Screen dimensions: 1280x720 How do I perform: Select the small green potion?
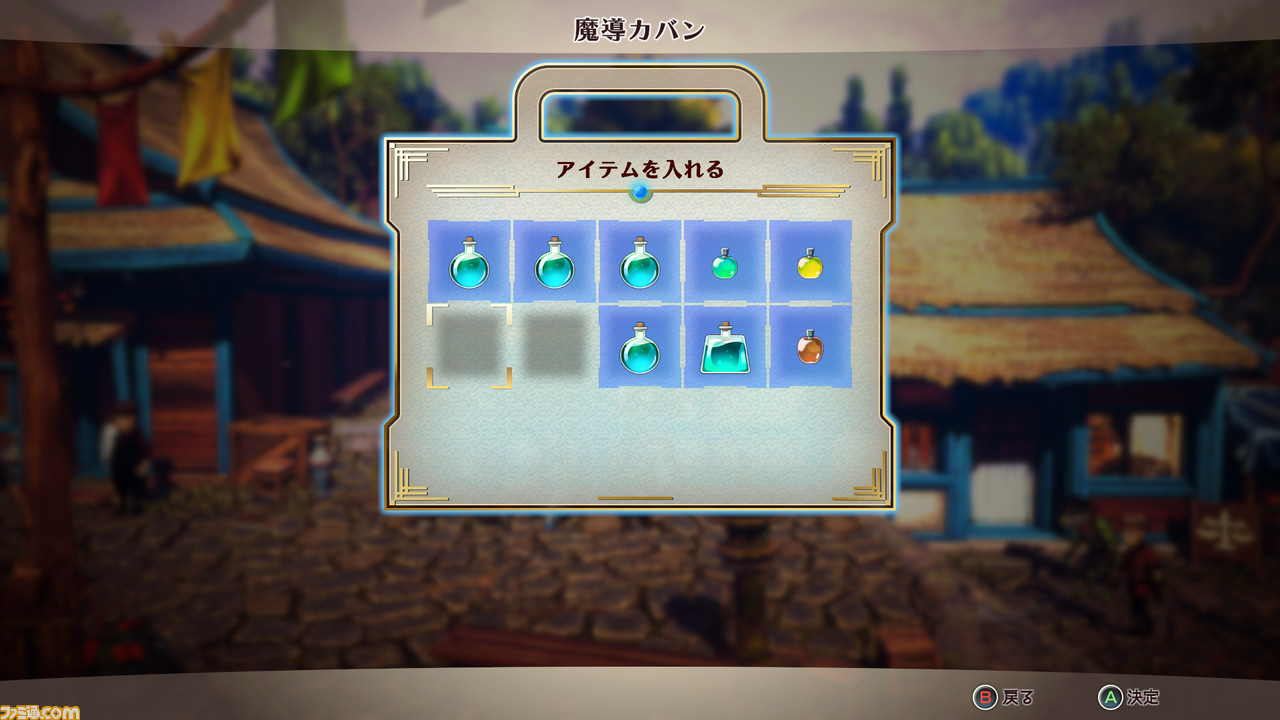pos(724,263)
